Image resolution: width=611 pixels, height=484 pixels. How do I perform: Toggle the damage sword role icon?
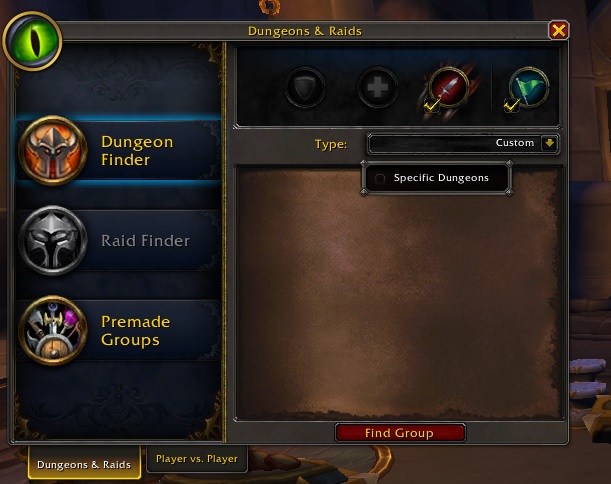(443, 88)
